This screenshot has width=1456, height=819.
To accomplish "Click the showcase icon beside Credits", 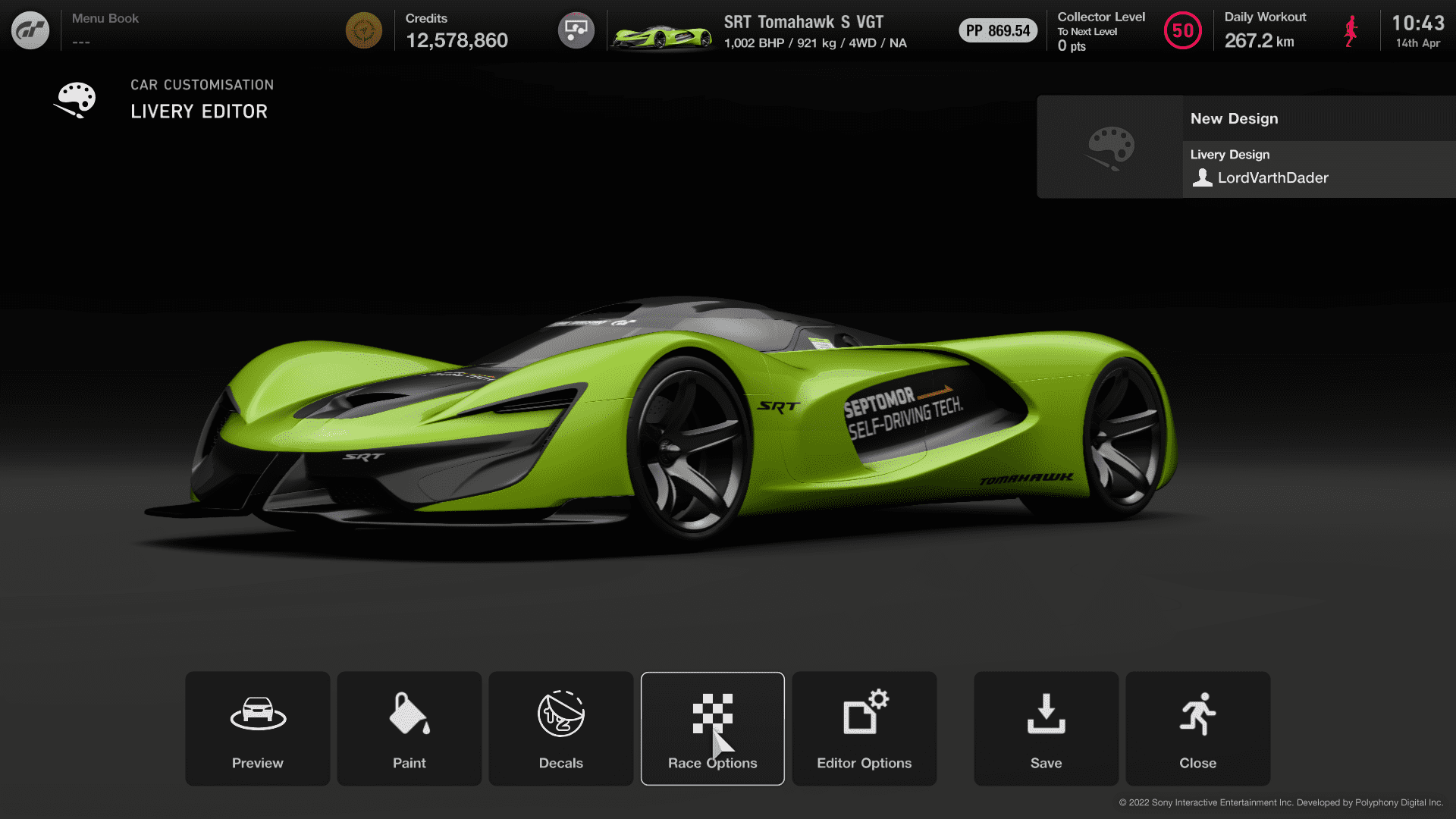I will (x=576, y=30).
